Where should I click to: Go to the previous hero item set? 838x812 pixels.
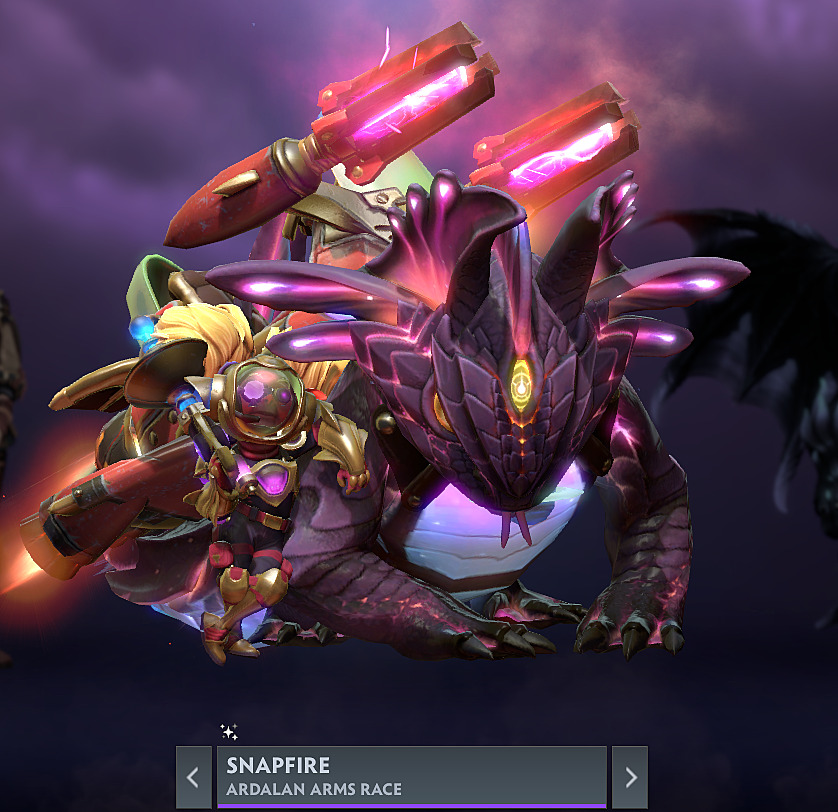[193, 777]
